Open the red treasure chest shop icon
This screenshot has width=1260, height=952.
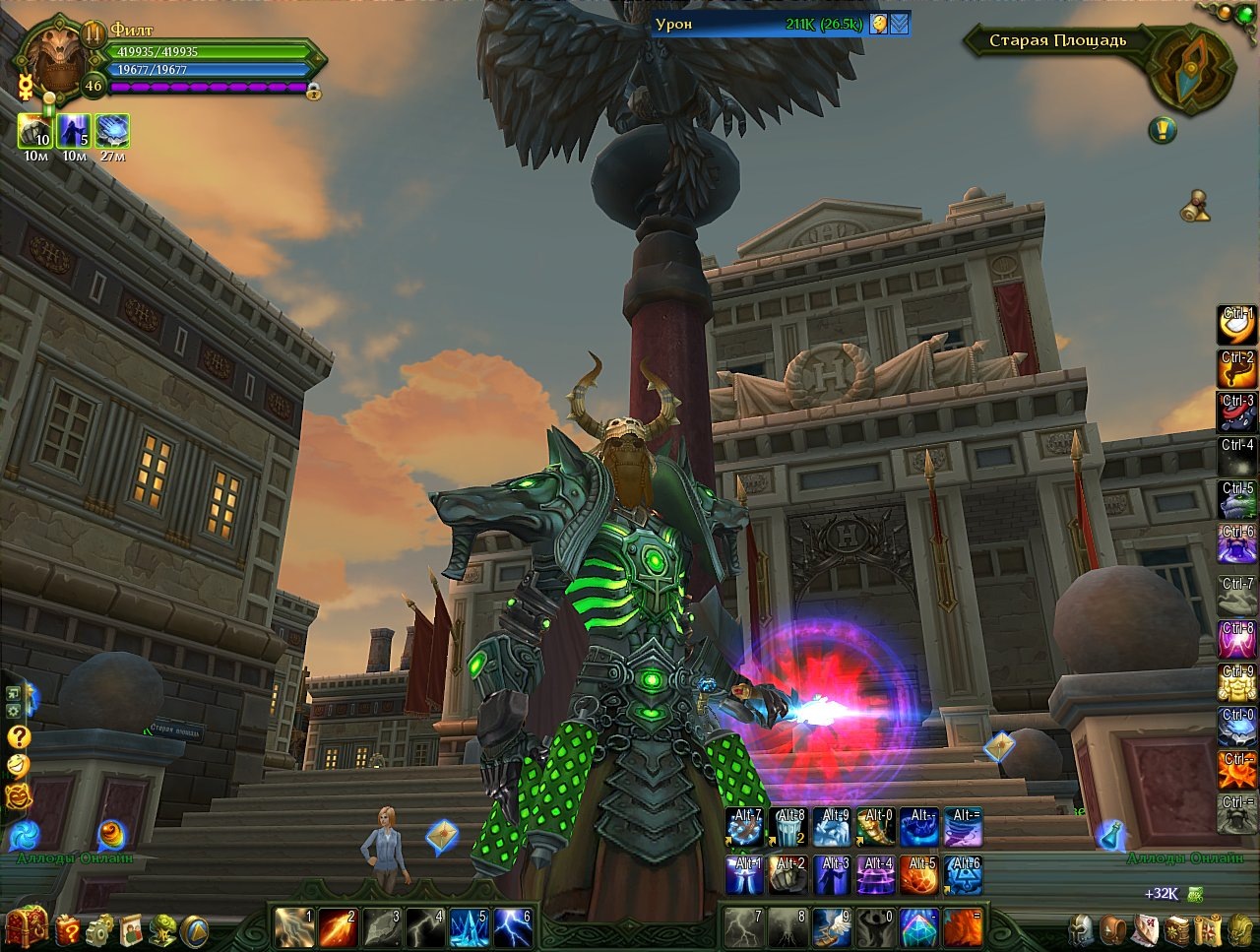(x=27, y=925)
